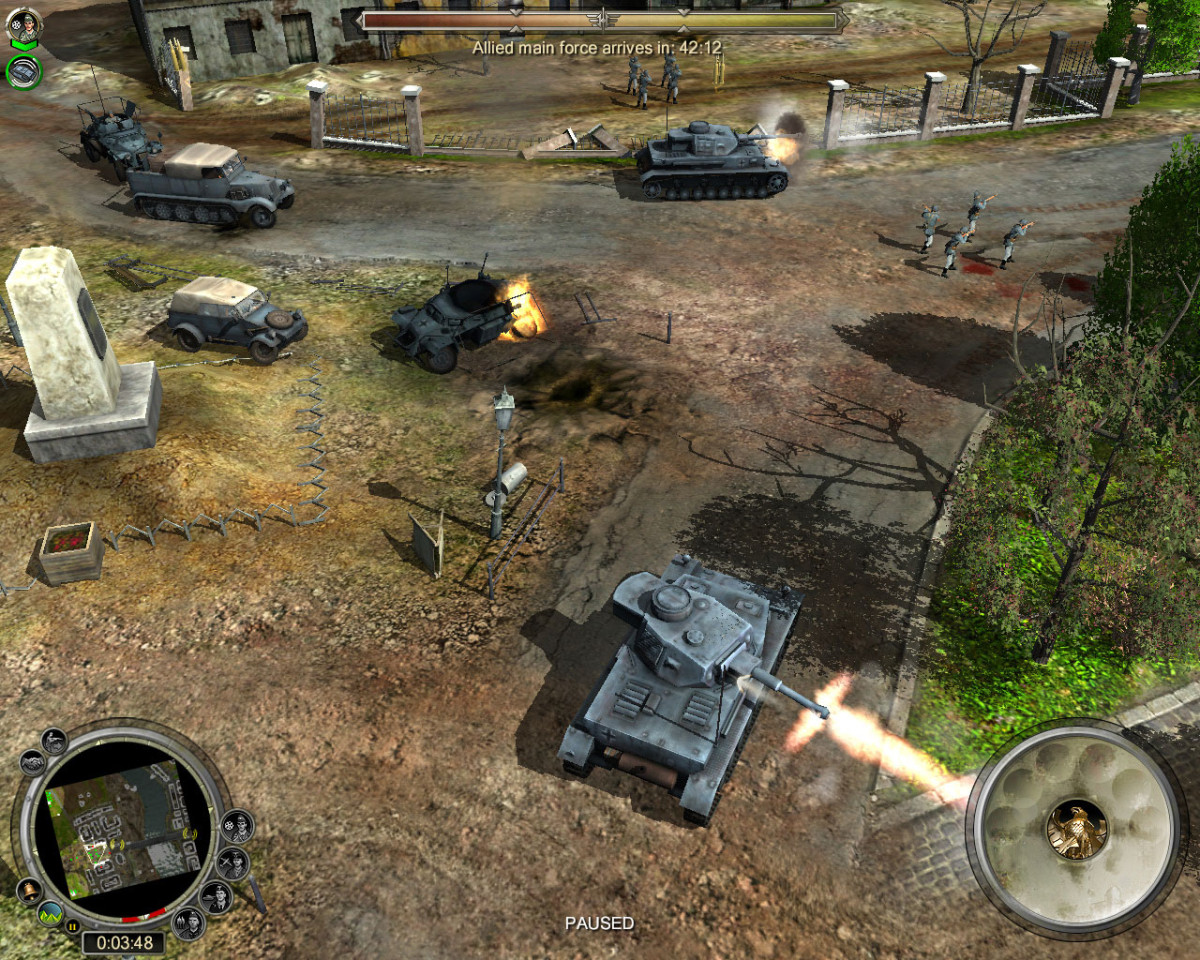Toggle the green mountains terrain icon
The image size is (1200, 960).
tap(50, 912)
